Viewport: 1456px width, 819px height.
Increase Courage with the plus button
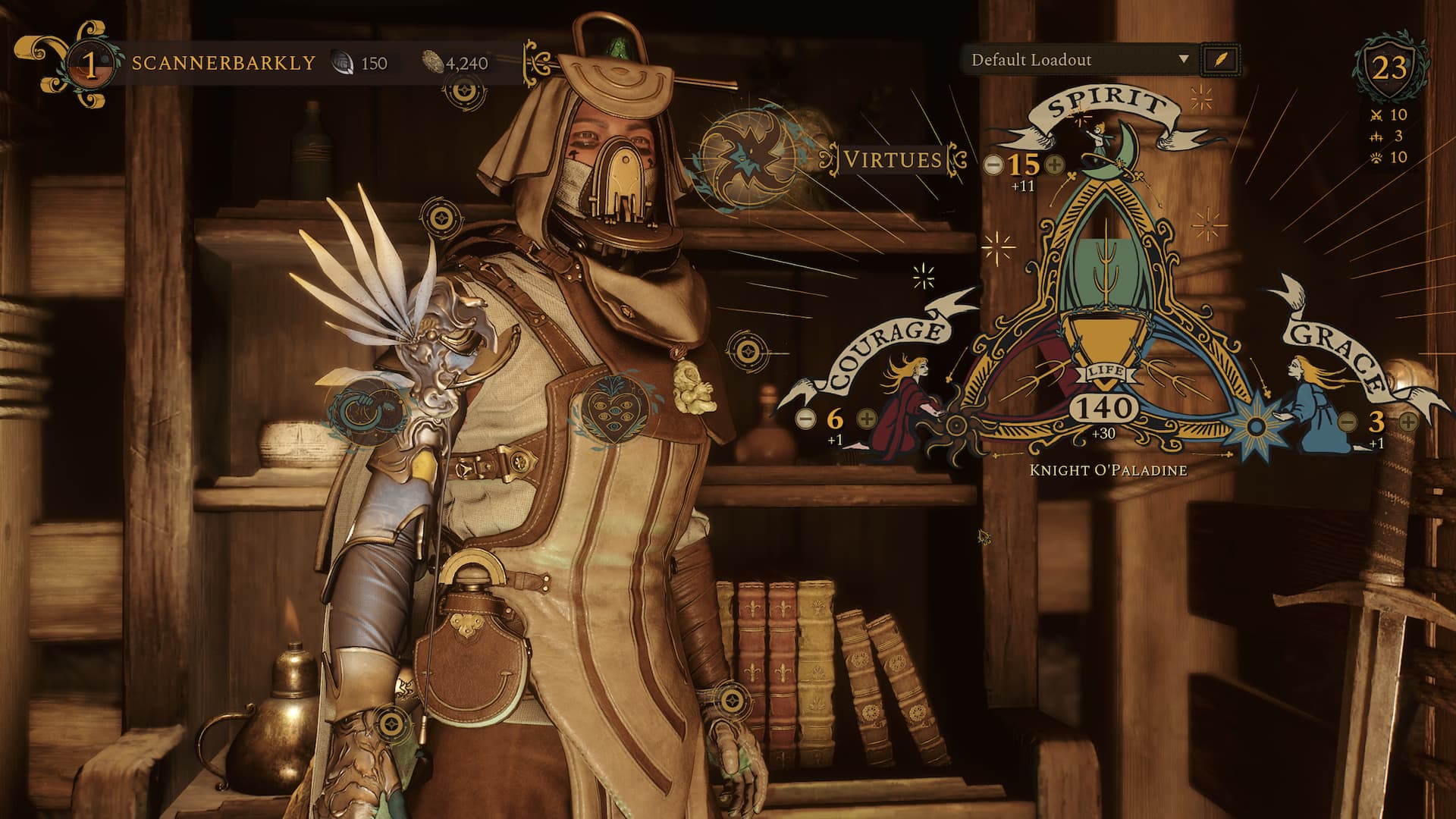(x=866, y=419)
